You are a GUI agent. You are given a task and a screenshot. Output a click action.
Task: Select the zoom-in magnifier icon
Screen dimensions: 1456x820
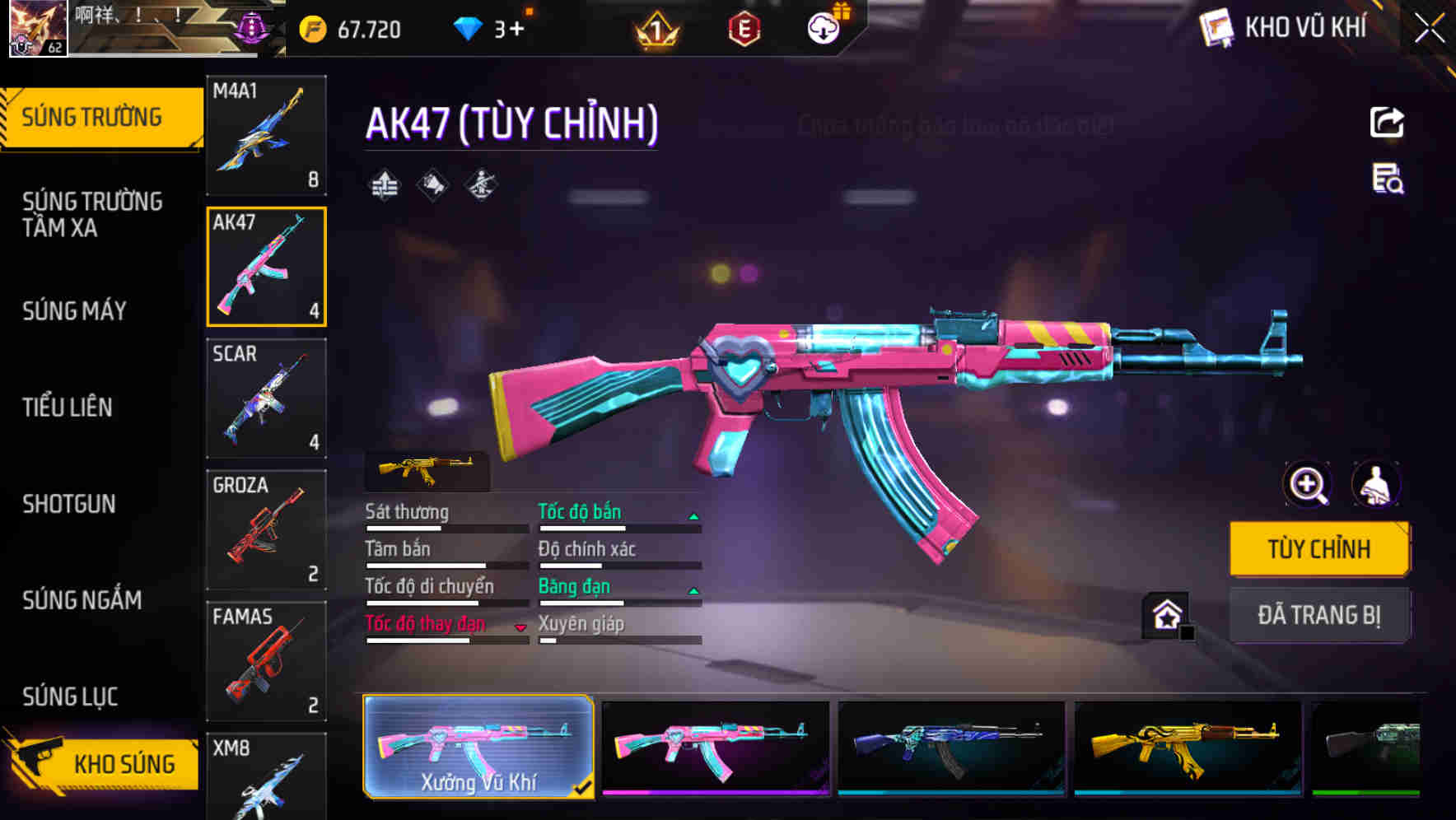tap(1306, 485)
